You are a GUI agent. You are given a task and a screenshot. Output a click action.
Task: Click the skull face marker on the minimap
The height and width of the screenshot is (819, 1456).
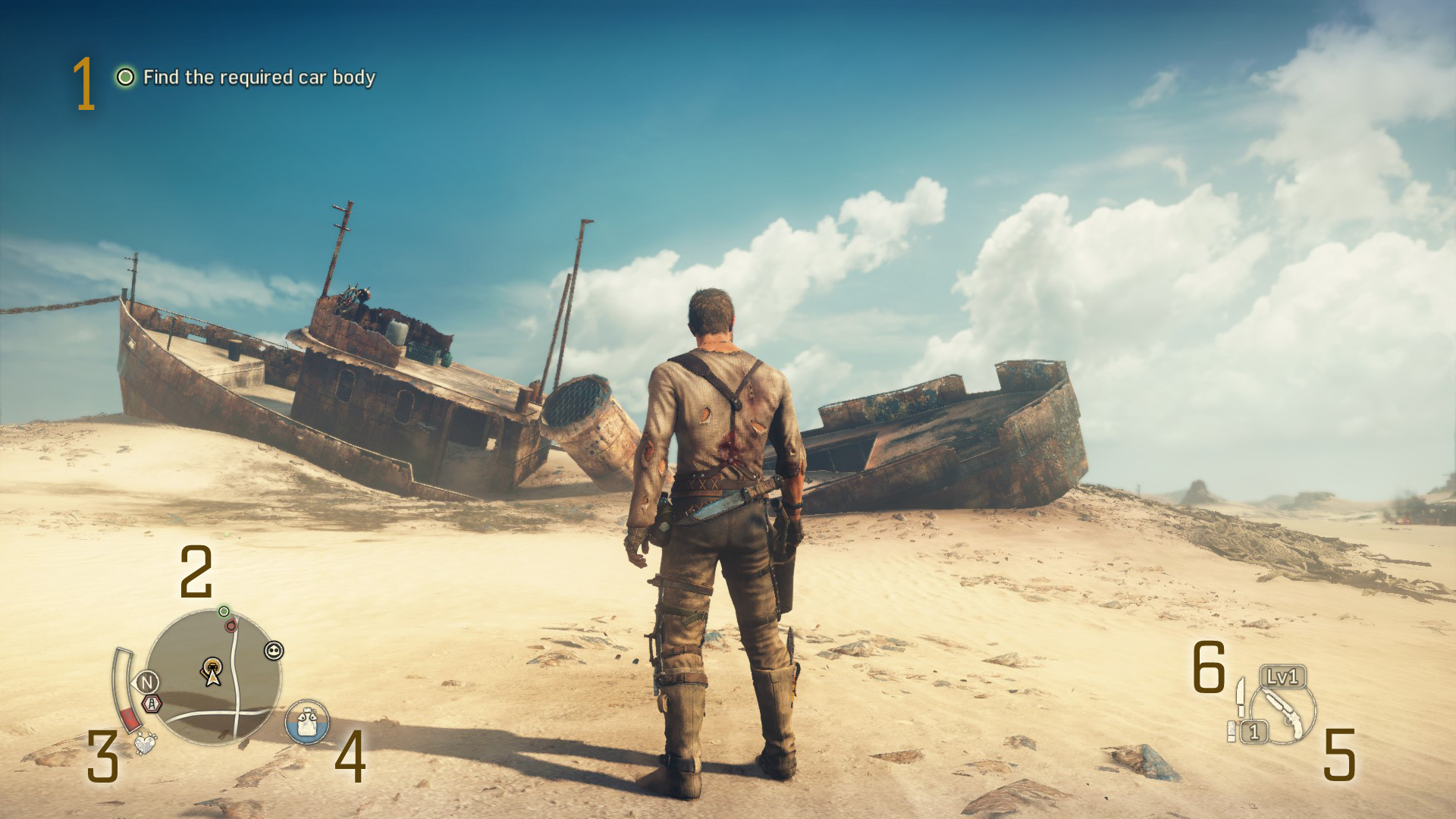(274, 651)
